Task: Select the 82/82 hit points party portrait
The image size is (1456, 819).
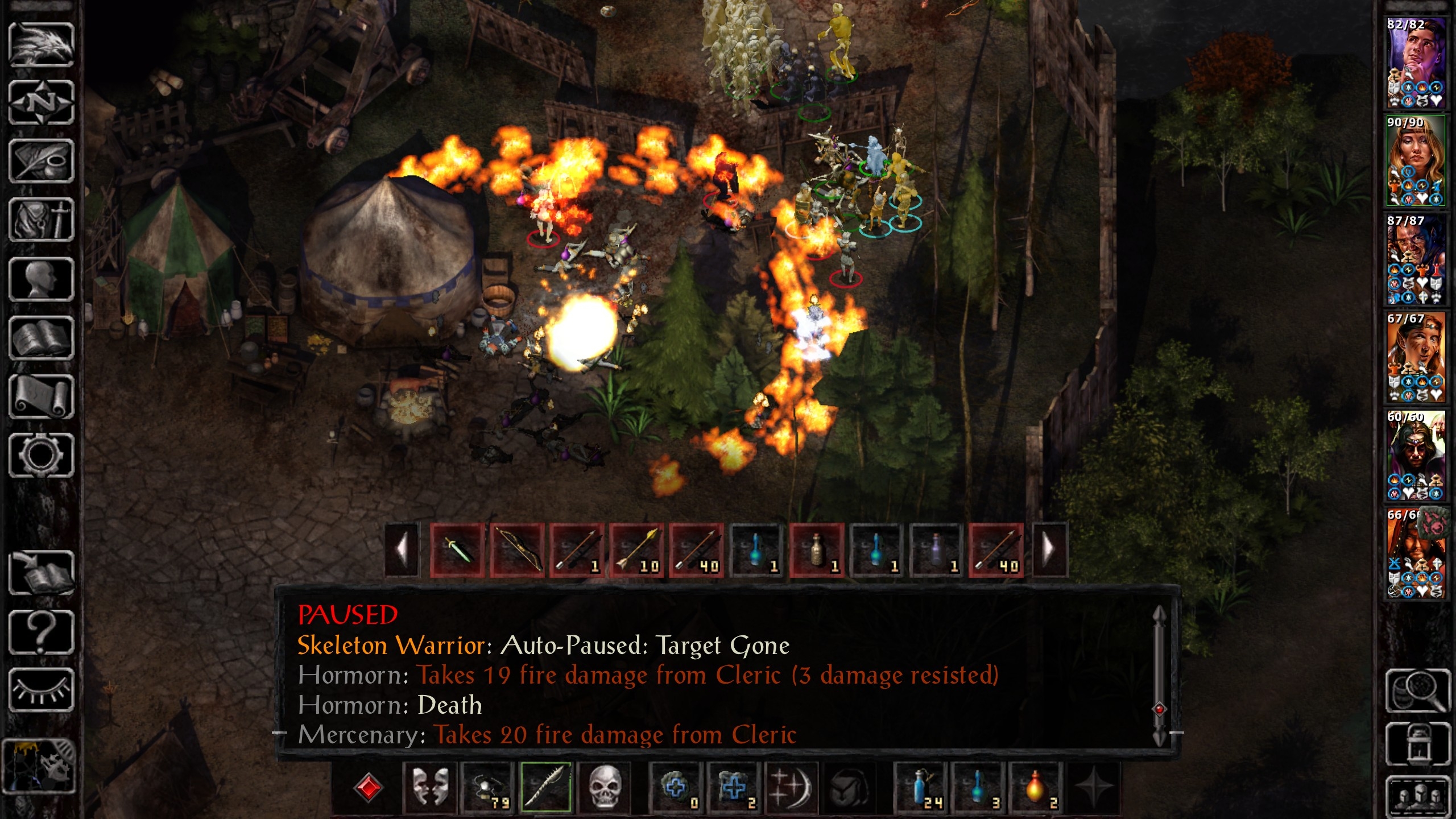Action: 1415,63
